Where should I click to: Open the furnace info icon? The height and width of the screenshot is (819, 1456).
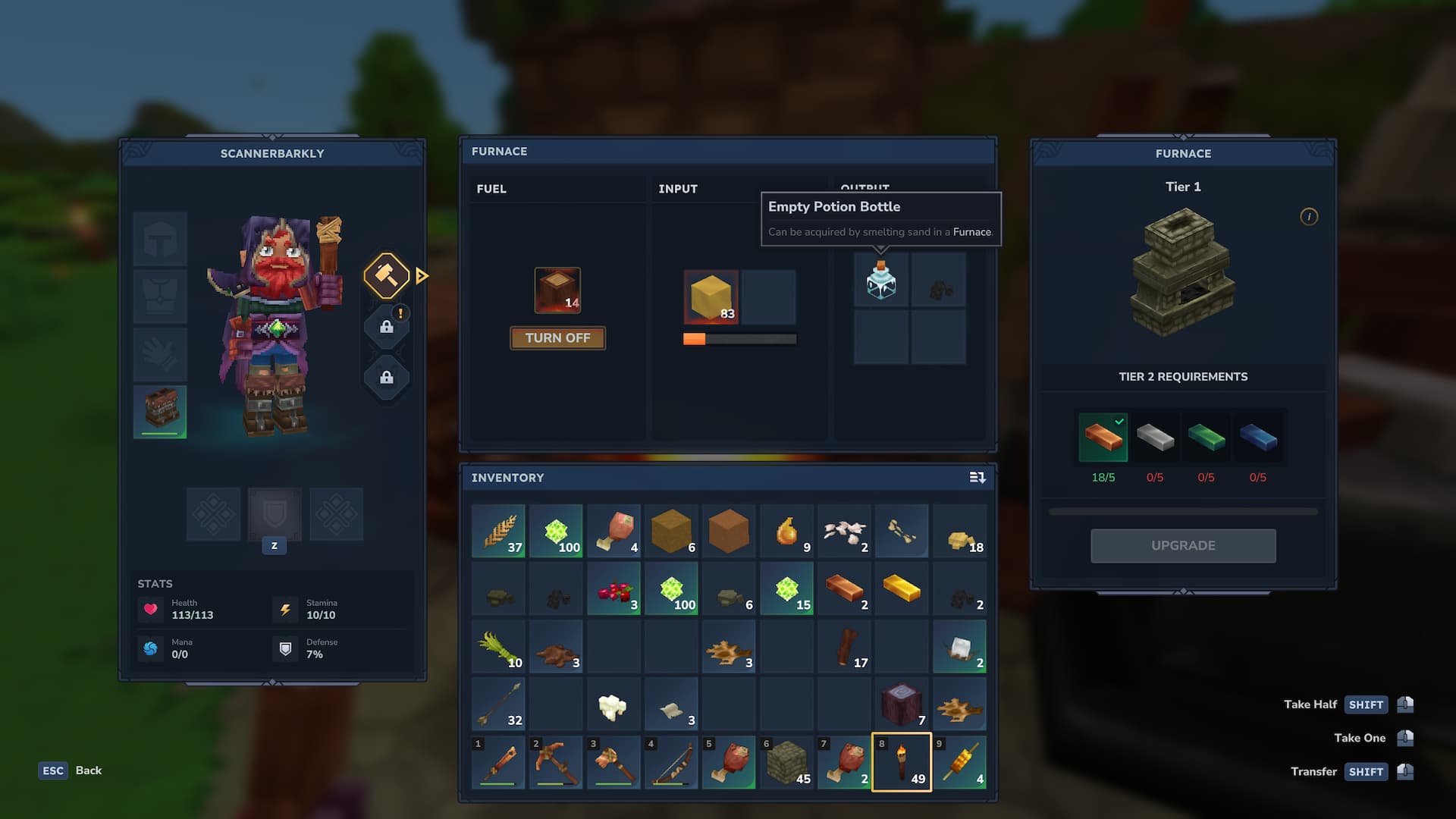pos(1309,217)
